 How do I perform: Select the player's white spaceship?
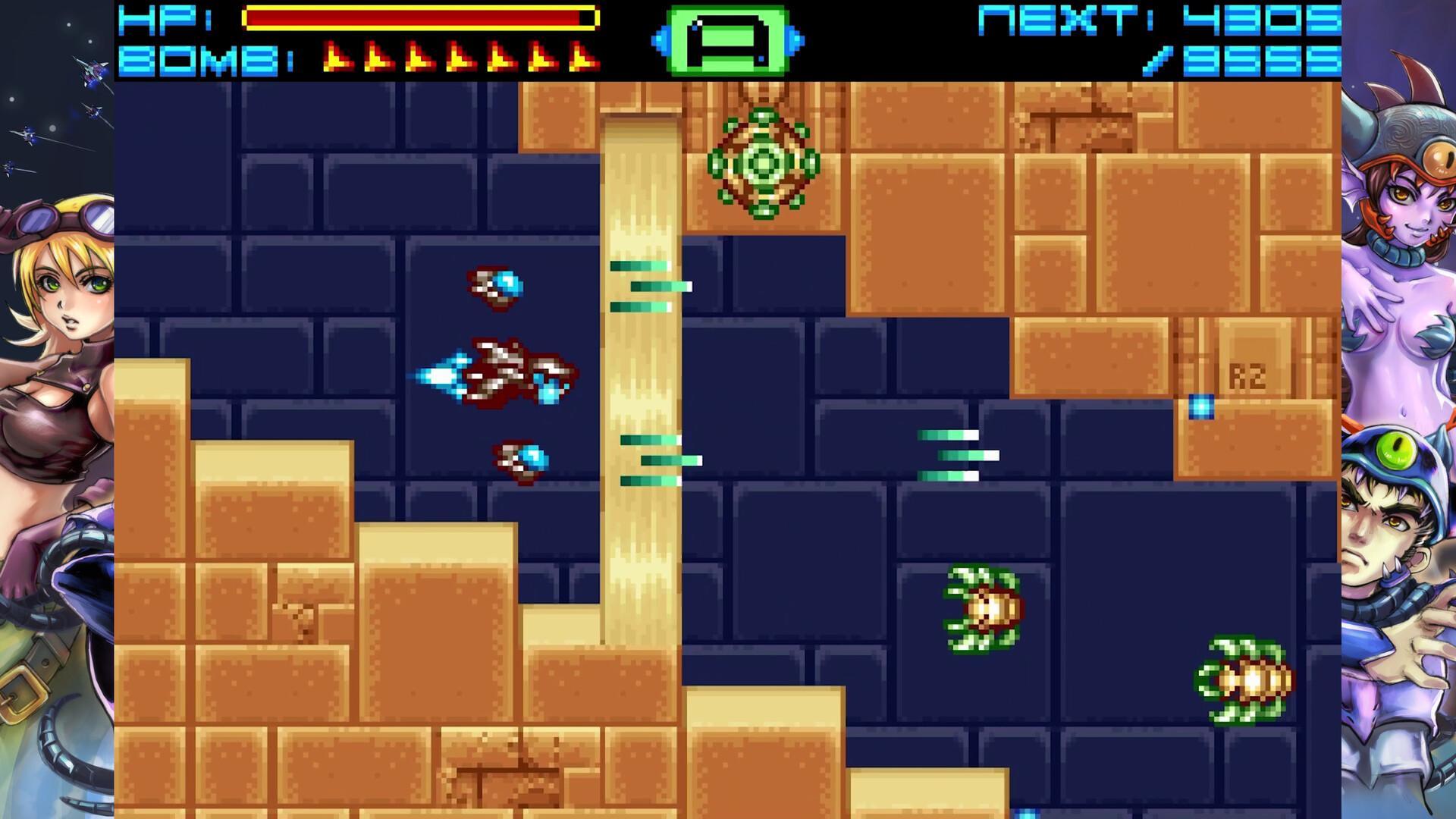500,372
